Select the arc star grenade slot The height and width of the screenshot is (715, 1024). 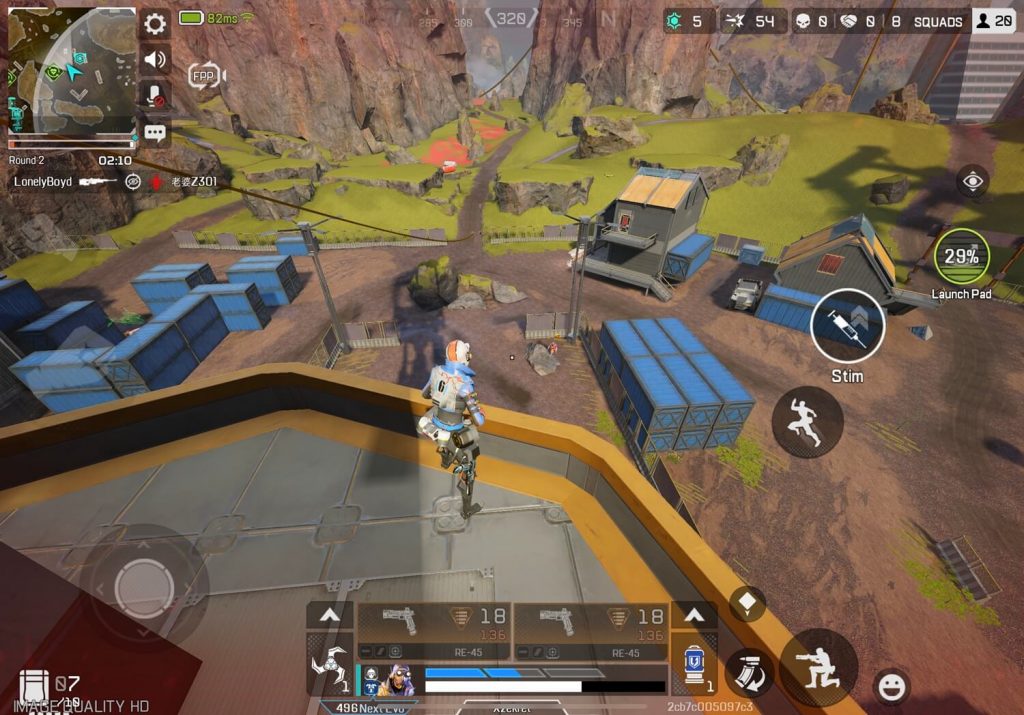(x=329, y=665)
